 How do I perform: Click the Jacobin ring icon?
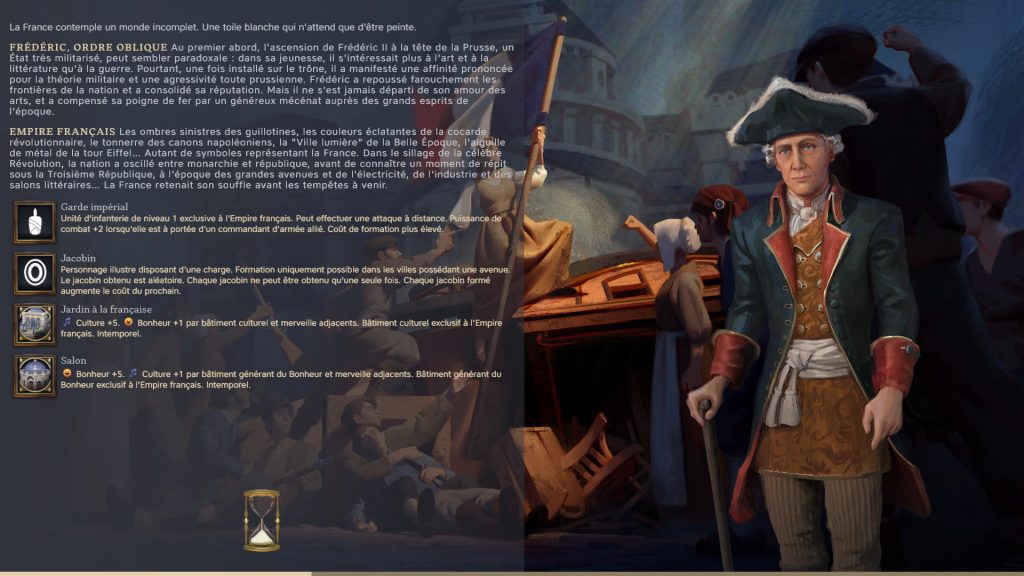(35, 273)
